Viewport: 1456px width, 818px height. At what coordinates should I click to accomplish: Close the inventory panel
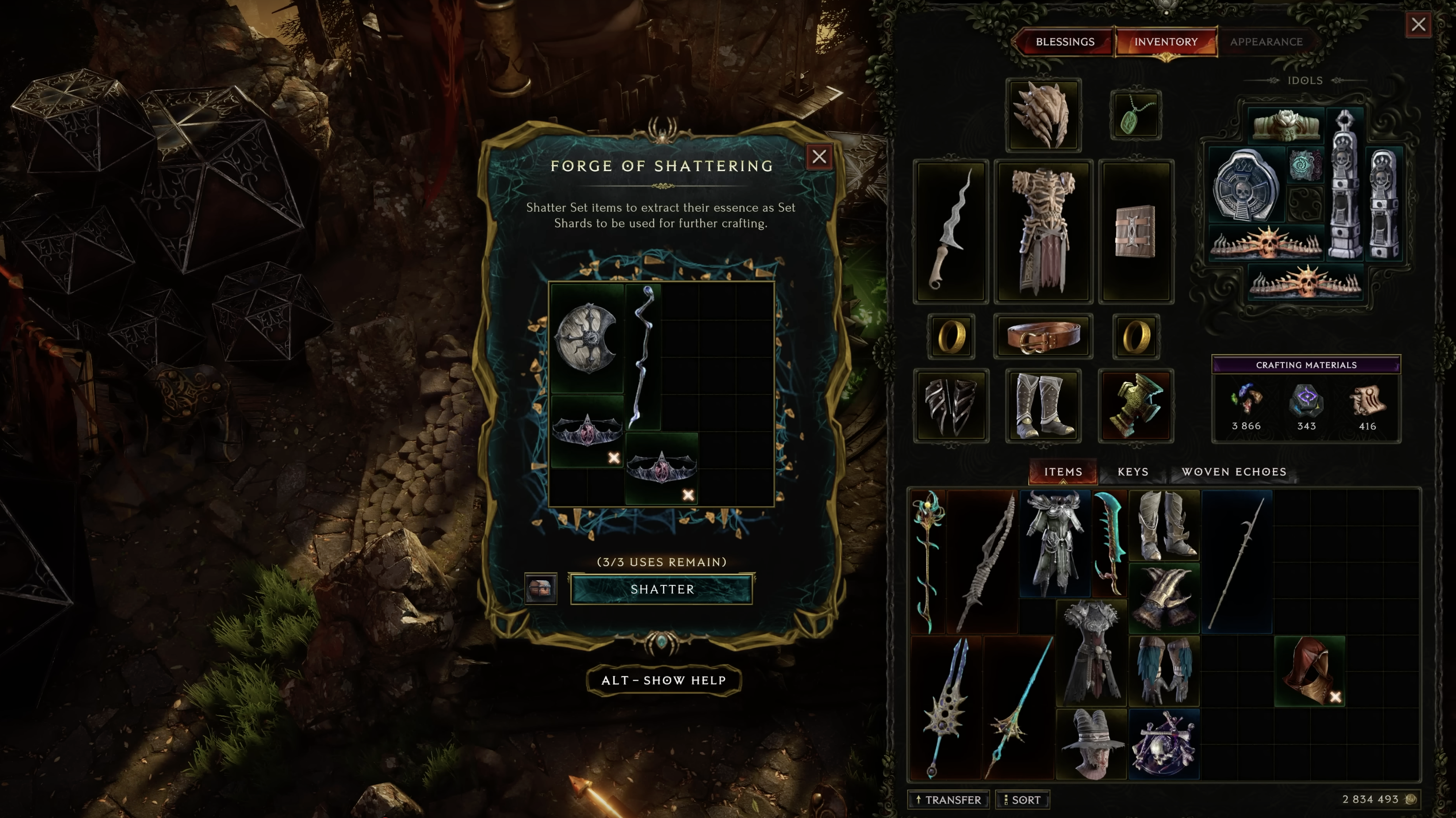1418,24
